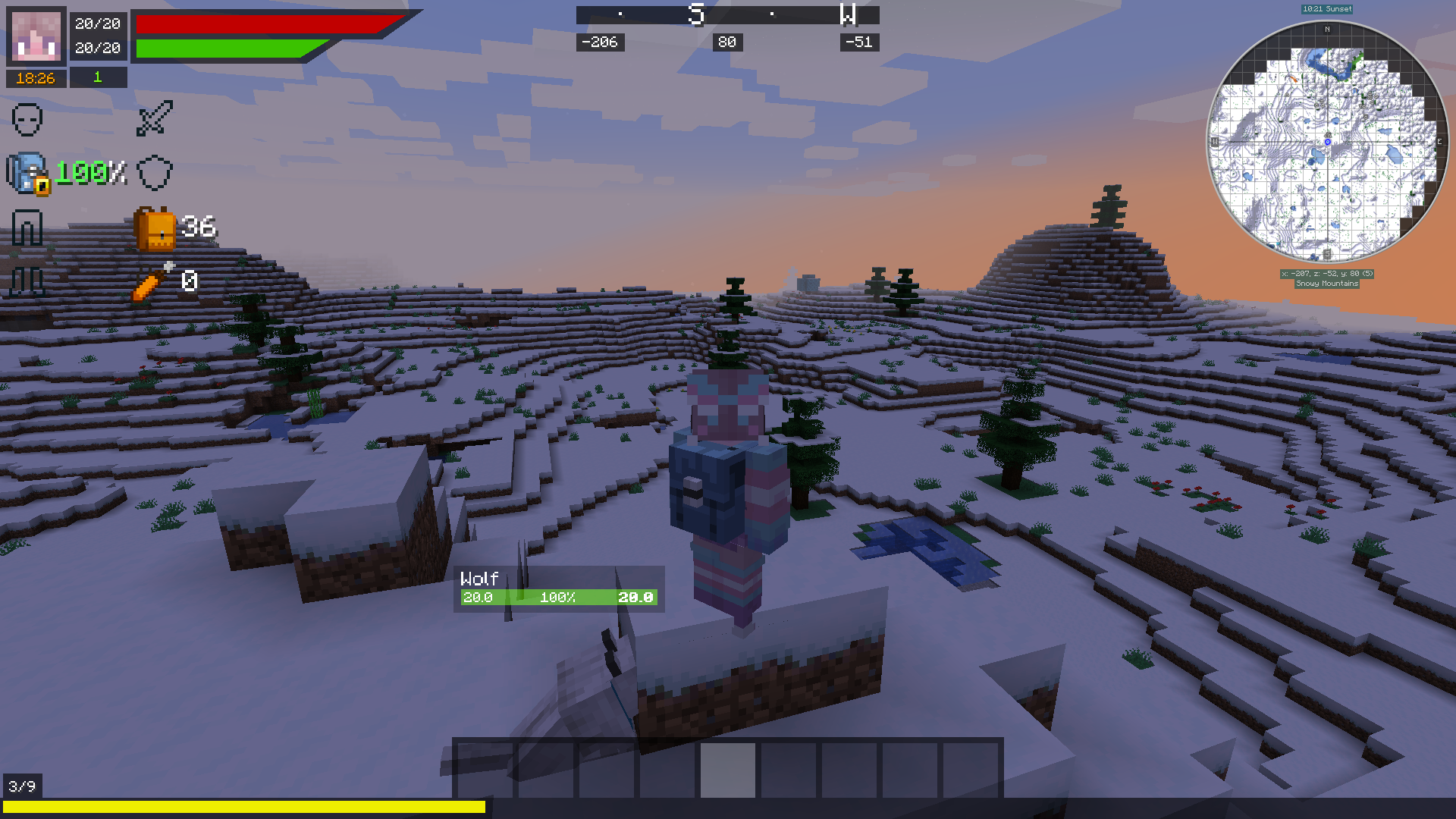Click the helmet equipment slot icon
The height and width of the screenshot is (819, 1456).
[x=28, y=120]
